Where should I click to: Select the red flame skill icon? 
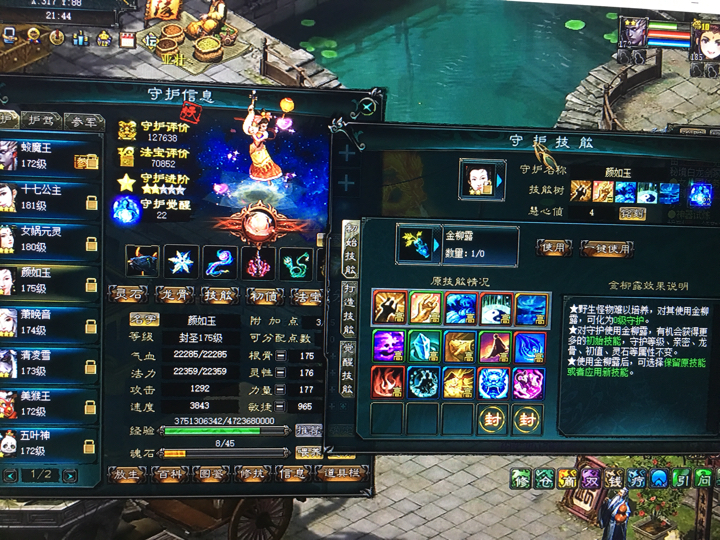pos(388,383)
